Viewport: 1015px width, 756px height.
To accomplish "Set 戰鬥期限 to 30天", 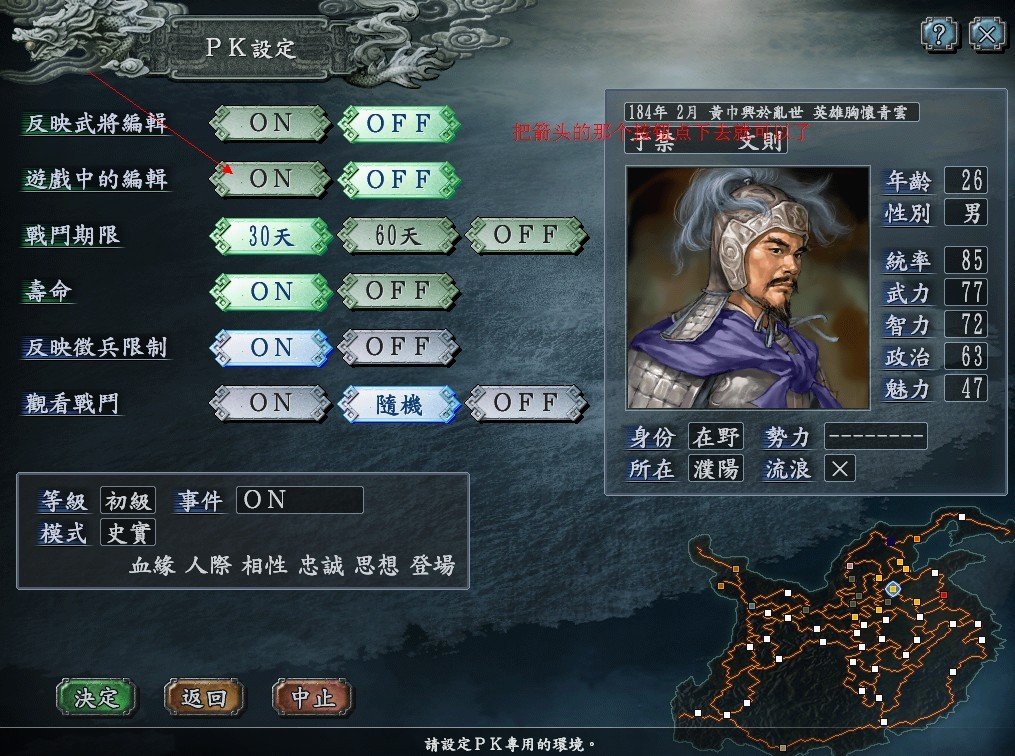I will [270, 236].
